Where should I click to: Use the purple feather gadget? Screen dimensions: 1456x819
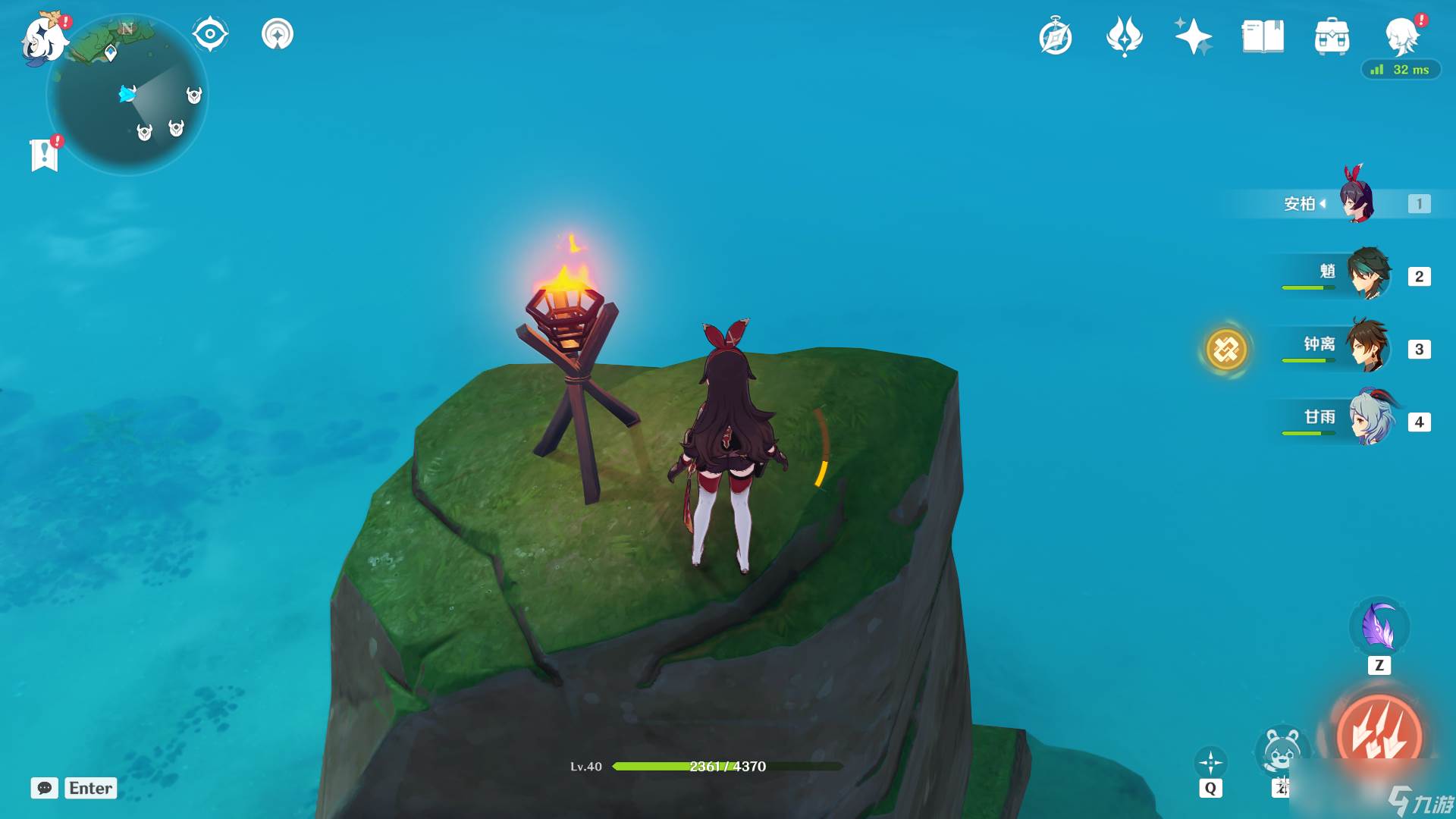coord(1379,628)
